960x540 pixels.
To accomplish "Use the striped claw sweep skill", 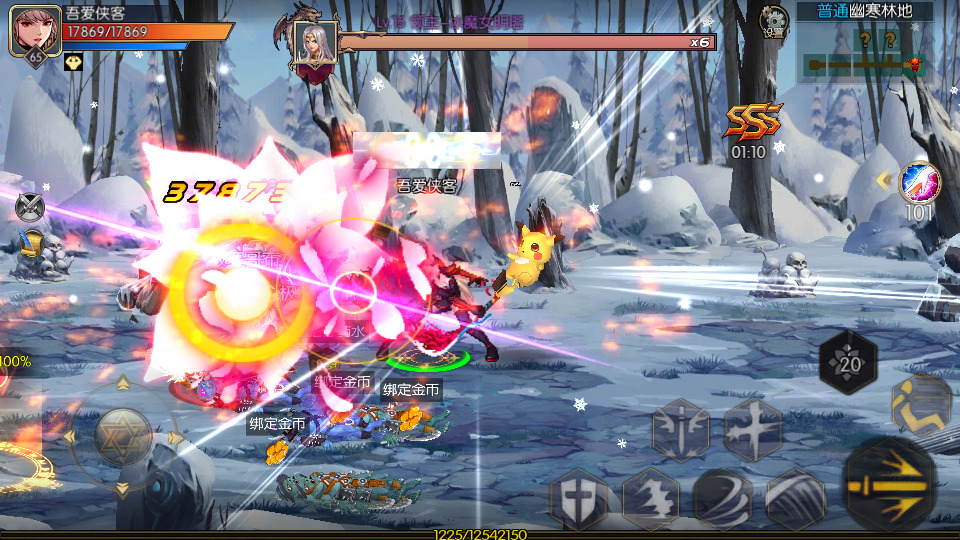I will (x=796, y=497).
